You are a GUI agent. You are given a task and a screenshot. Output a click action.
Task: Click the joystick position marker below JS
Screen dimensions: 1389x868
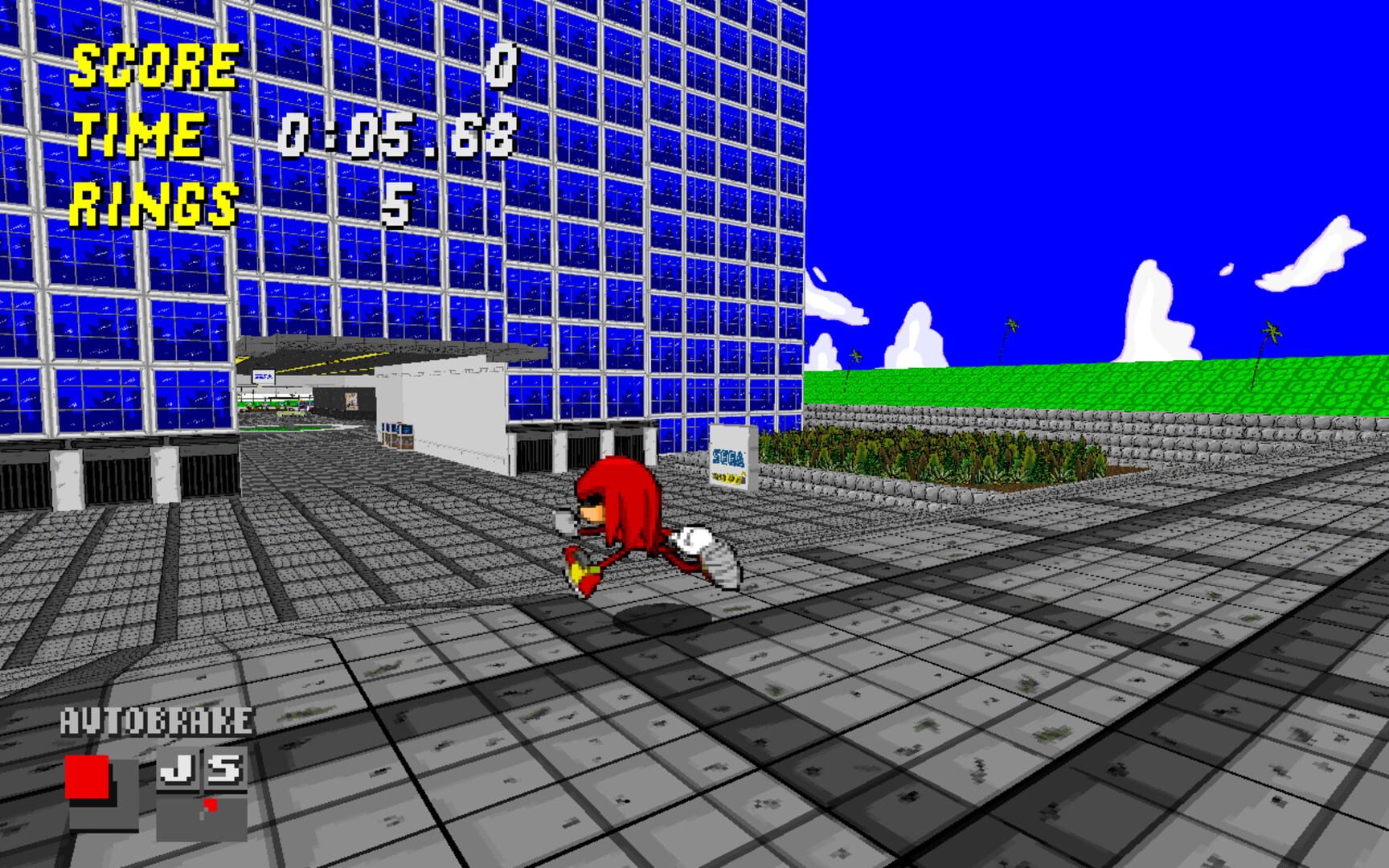210,805
